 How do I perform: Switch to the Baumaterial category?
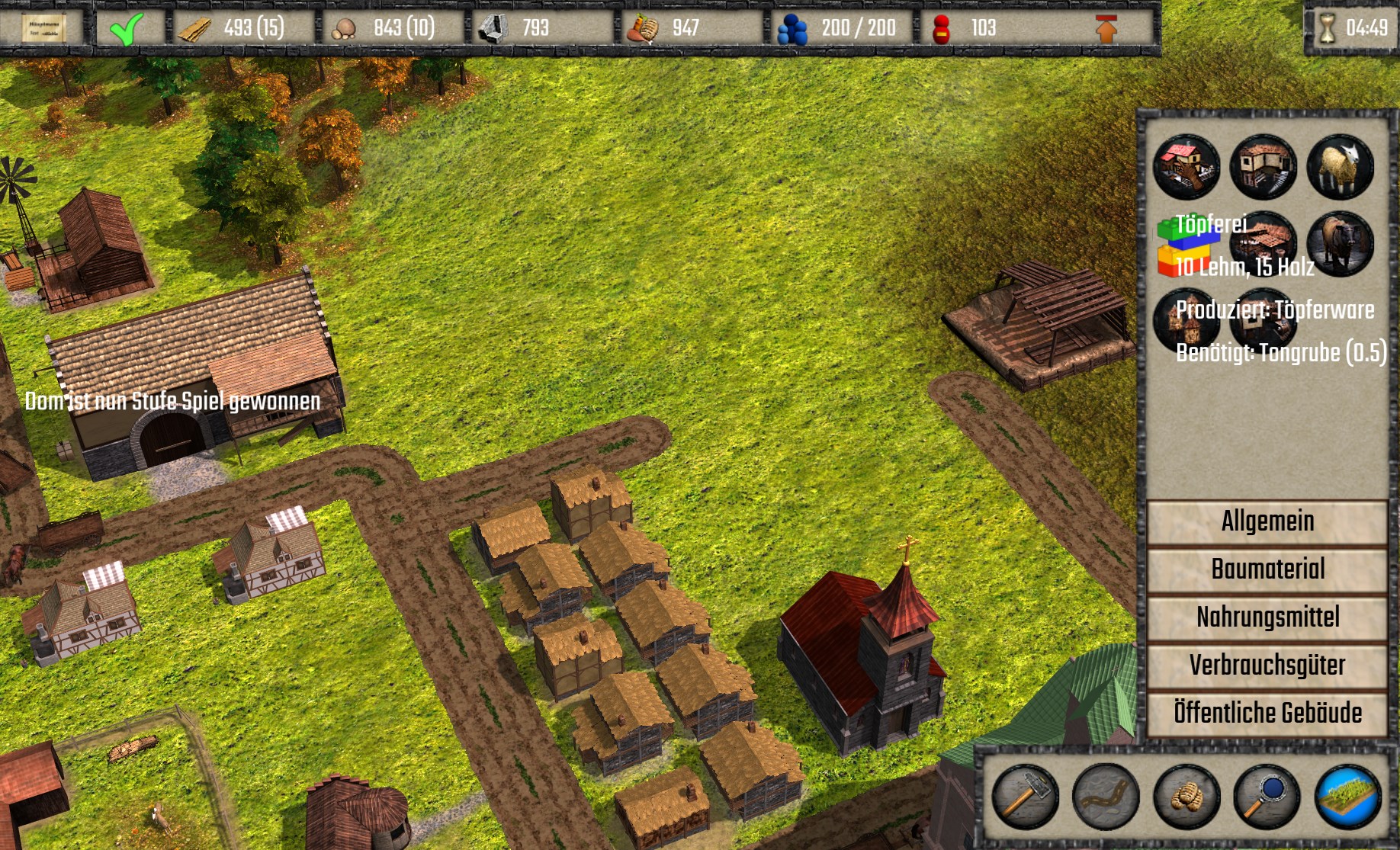coord(1267,569)
